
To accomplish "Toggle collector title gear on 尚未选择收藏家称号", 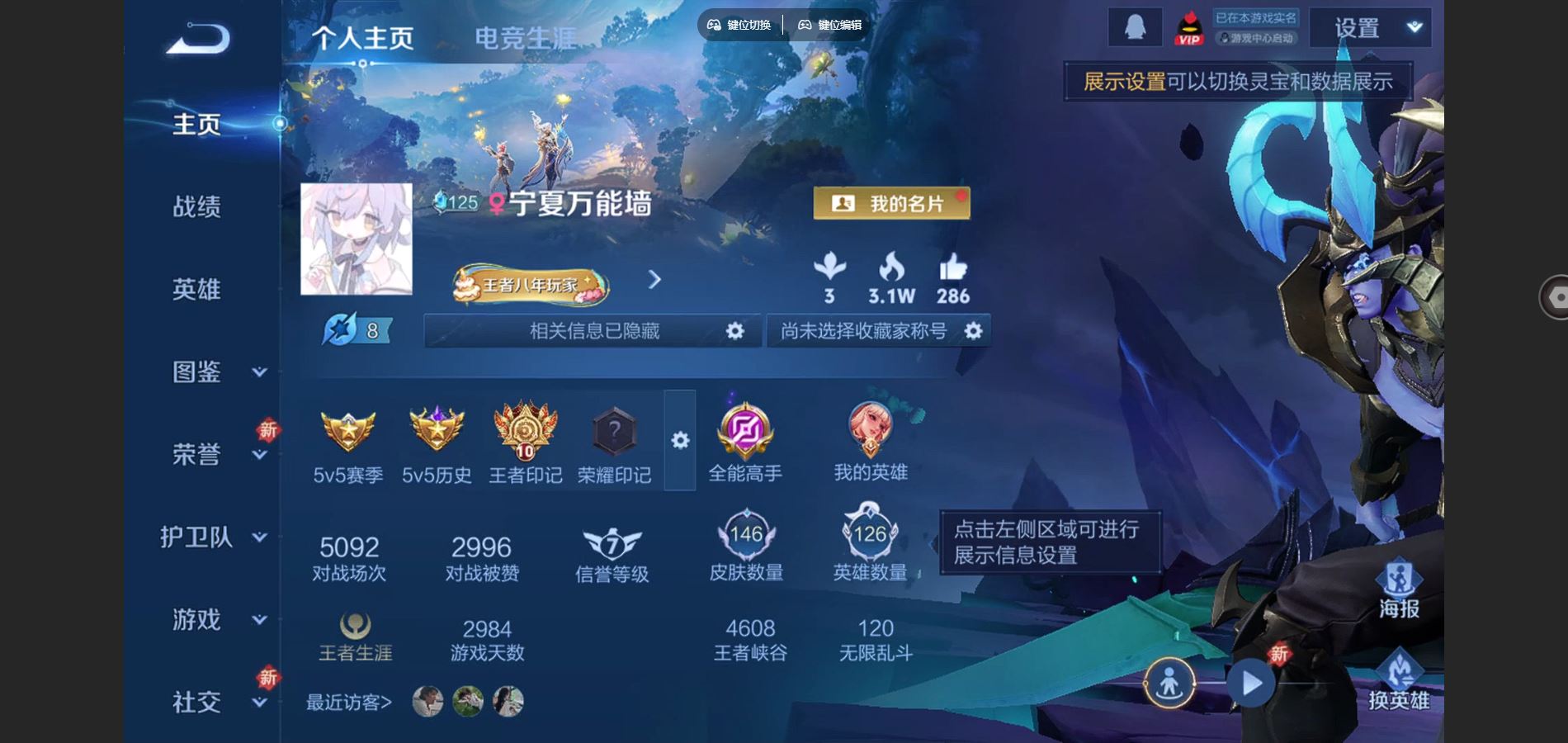I will [x=974, y=330].
